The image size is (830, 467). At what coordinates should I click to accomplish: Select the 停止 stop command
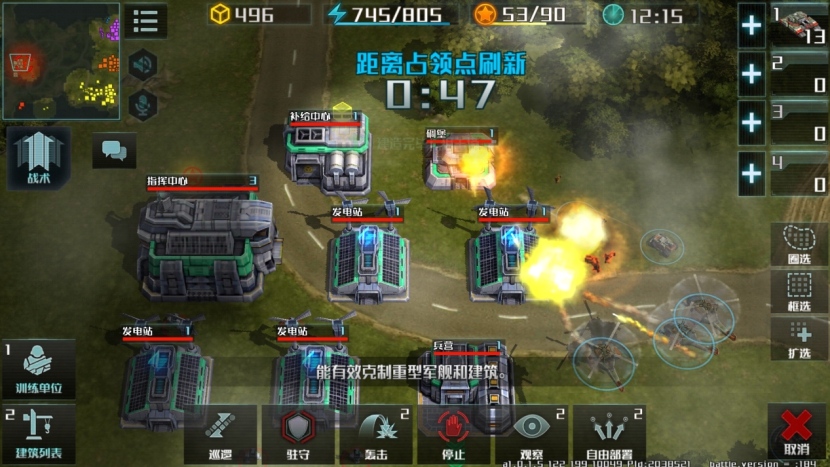pyautogui.click(x=454, y=434)
